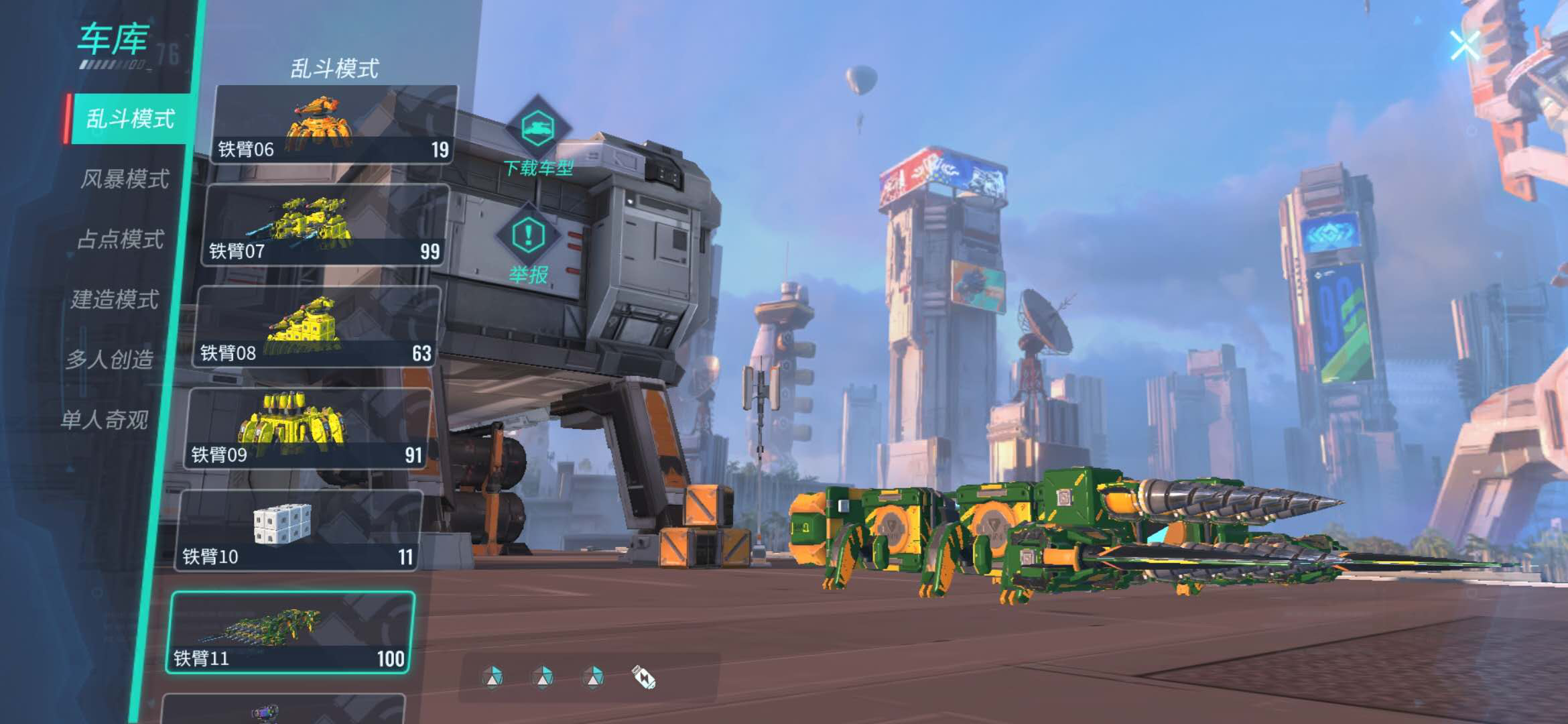
Task: Select vehicle 铁臂06
Action: point(334,125)
